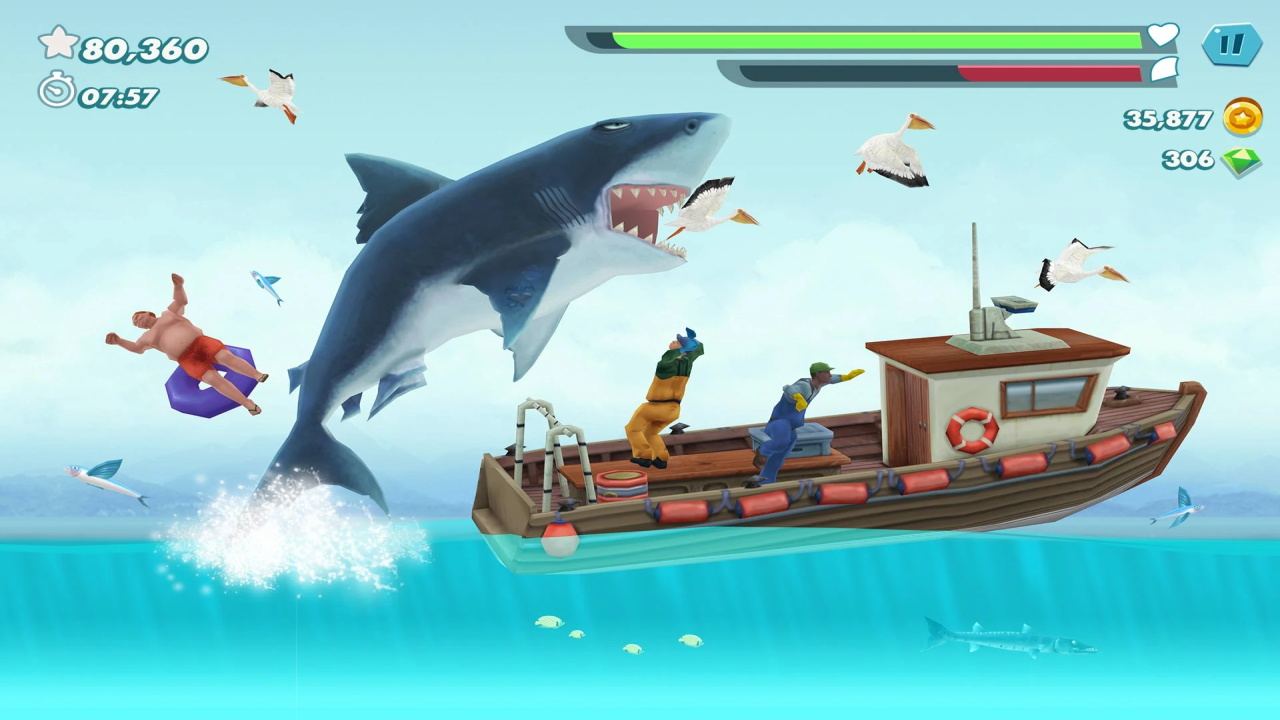
Task: Tap the hexagonal Pause button
Action: coord(1233,45)
